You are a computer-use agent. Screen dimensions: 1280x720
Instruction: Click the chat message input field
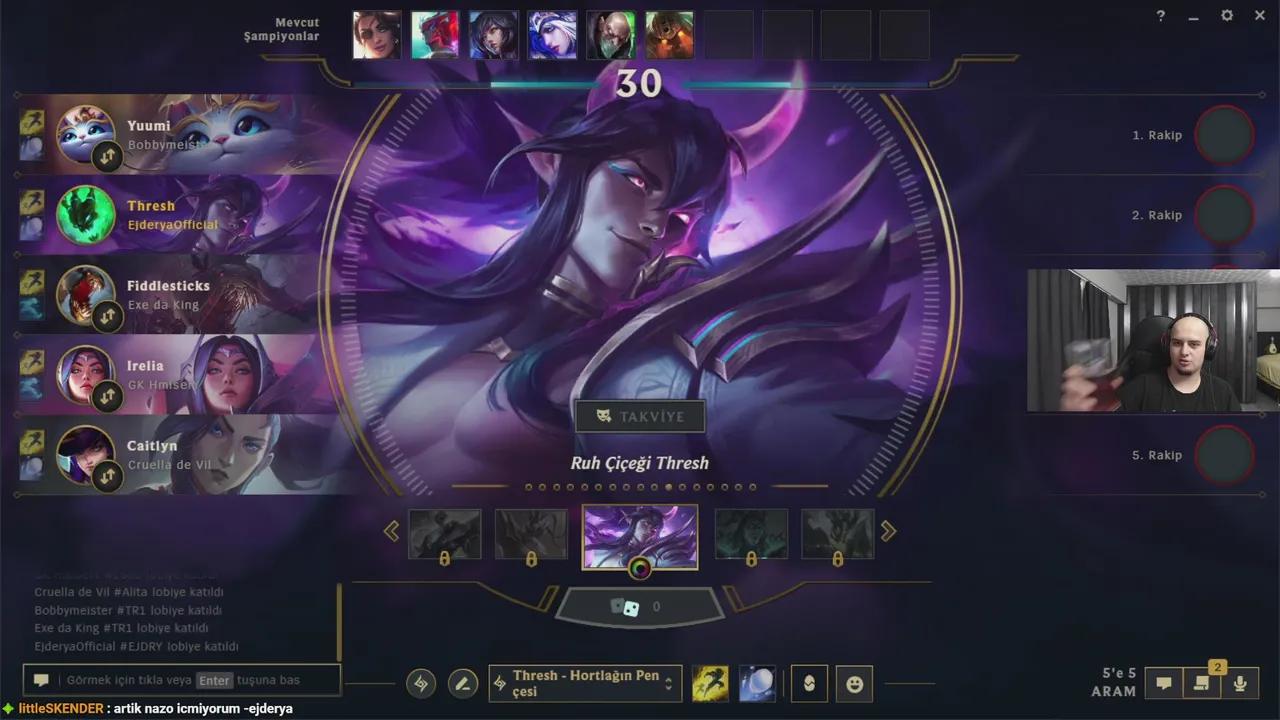tap(180, 679)
